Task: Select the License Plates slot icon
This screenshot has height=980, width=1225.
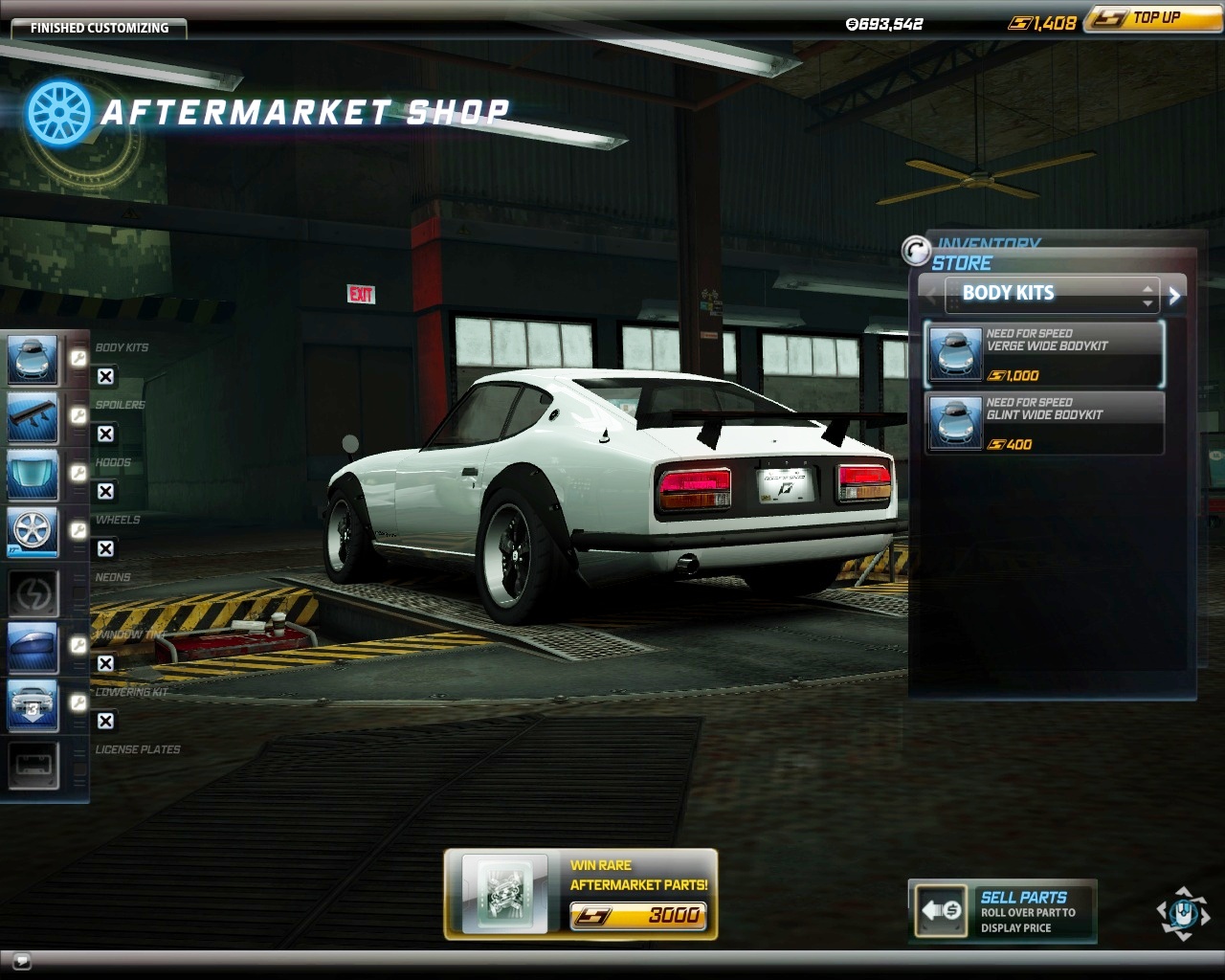Action: tap(33, 765)
